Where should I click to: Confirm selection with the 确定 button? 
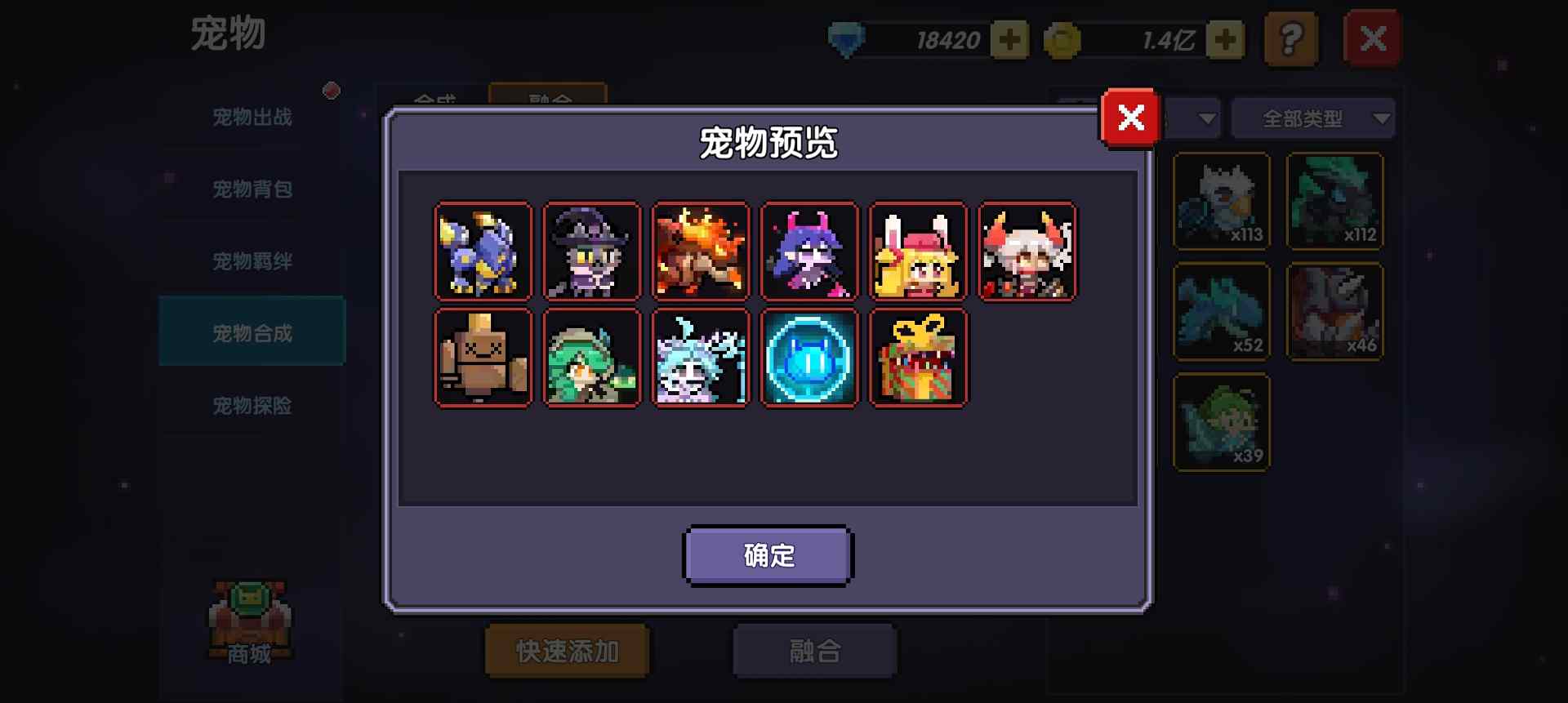pyautogui.click(x=768, y=555)
